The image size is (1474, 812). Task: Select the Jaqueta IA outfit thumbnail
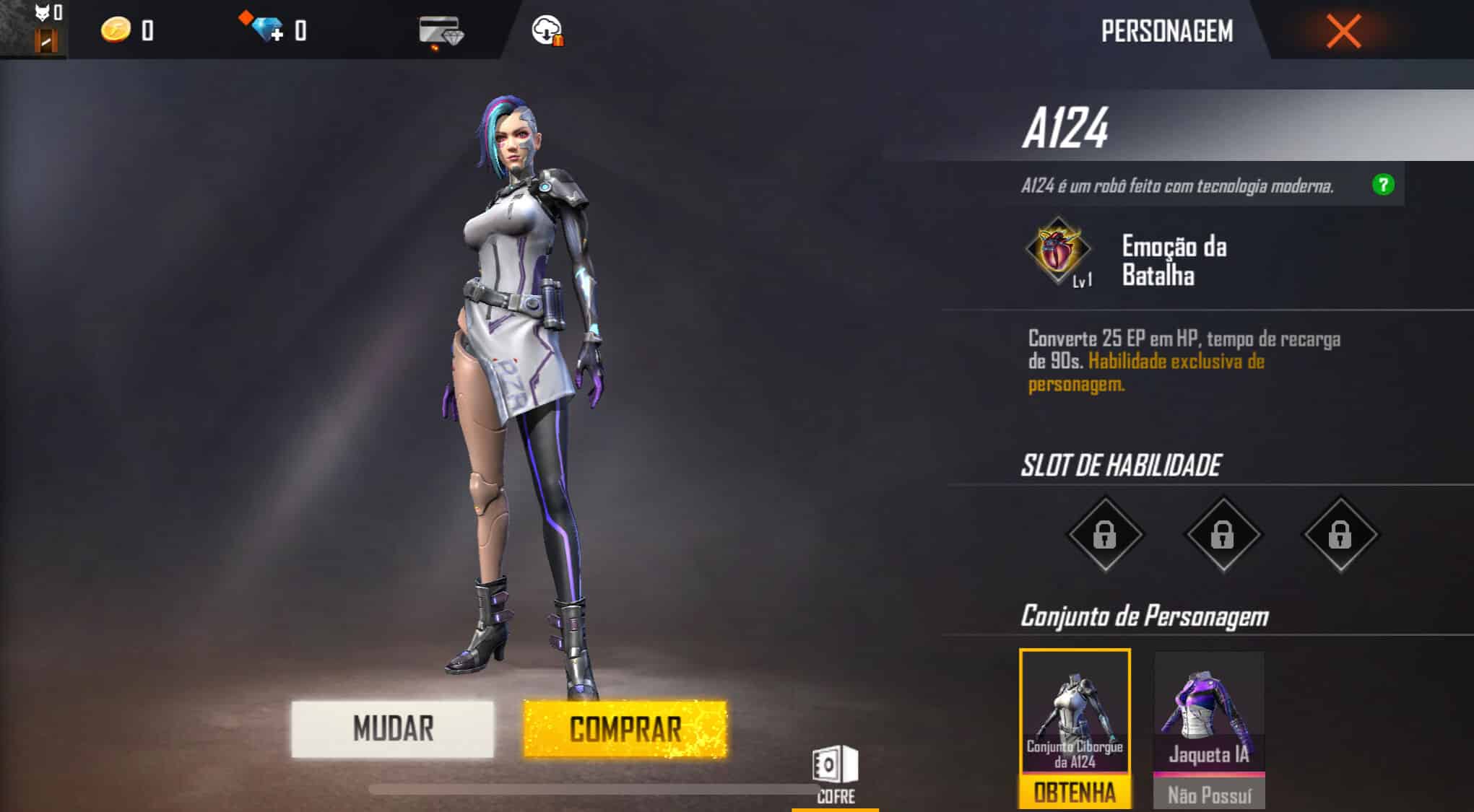pyautogui.click(x=1209, y=704)
